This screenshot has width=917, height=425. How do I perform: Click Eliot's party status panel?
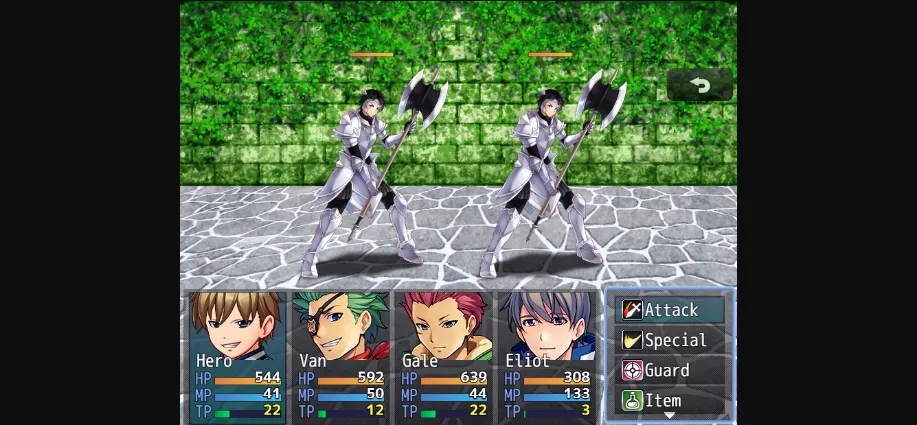(x=547, y=355)
